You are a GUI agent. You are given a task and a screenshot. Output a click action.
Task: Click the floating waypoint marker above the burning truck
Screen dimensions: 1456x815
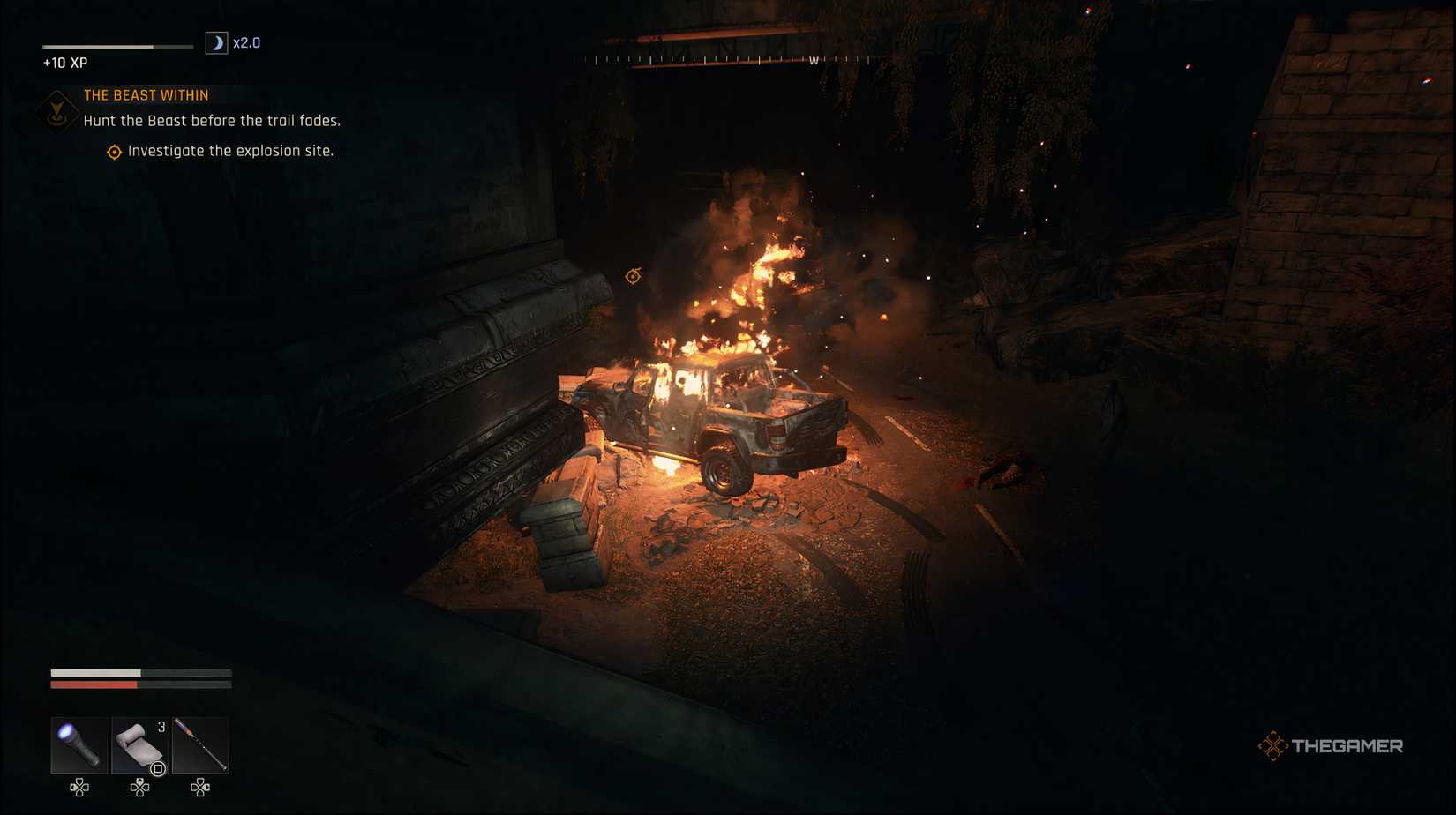(632, 276)
